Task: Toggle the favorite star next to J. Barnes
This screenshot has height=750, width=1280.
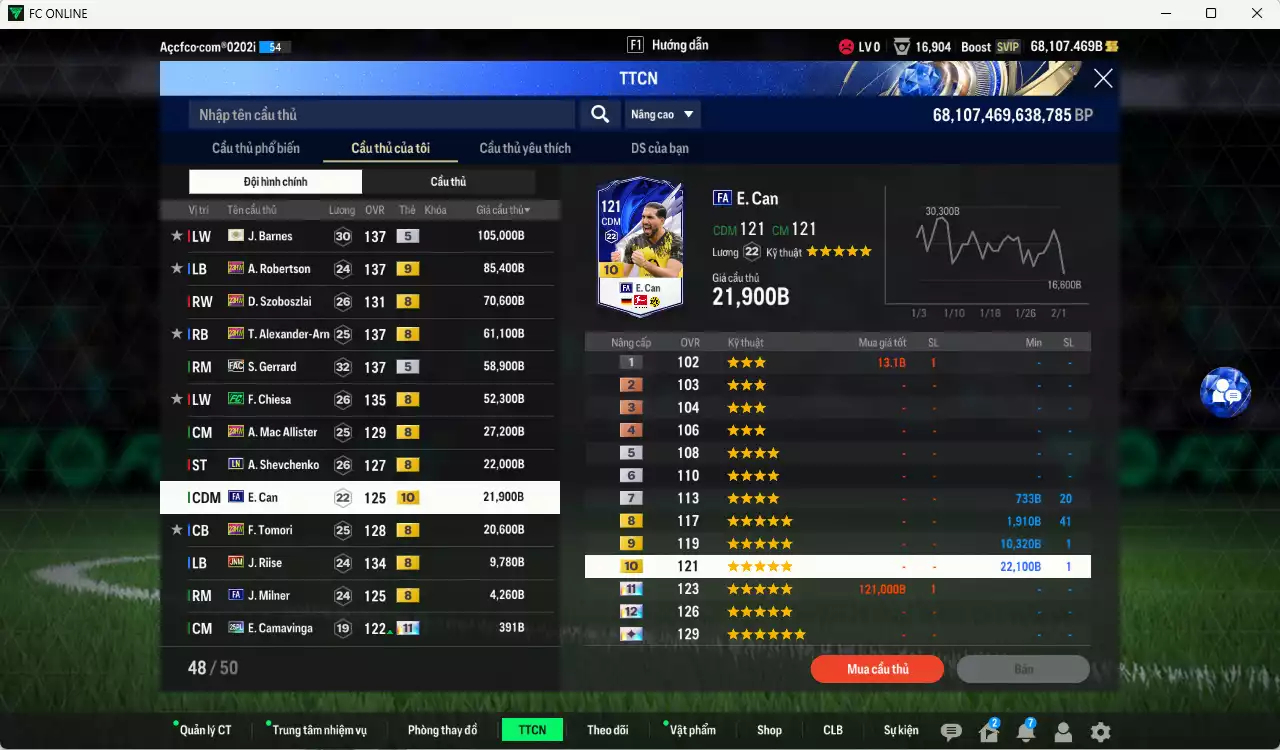Action: point(176,235)
